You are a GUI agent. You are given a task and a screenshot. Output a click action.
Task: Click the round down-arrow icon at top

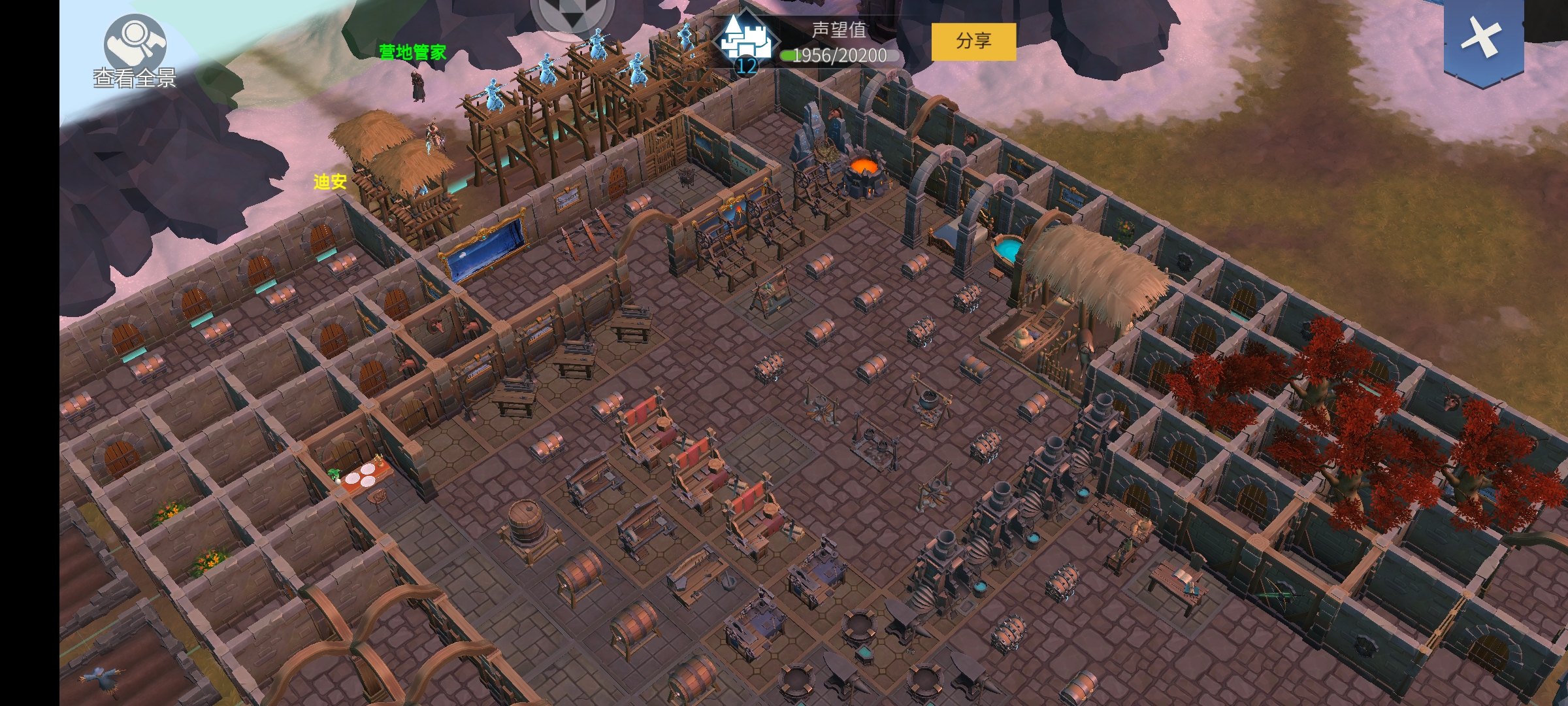tap(572, 15)
